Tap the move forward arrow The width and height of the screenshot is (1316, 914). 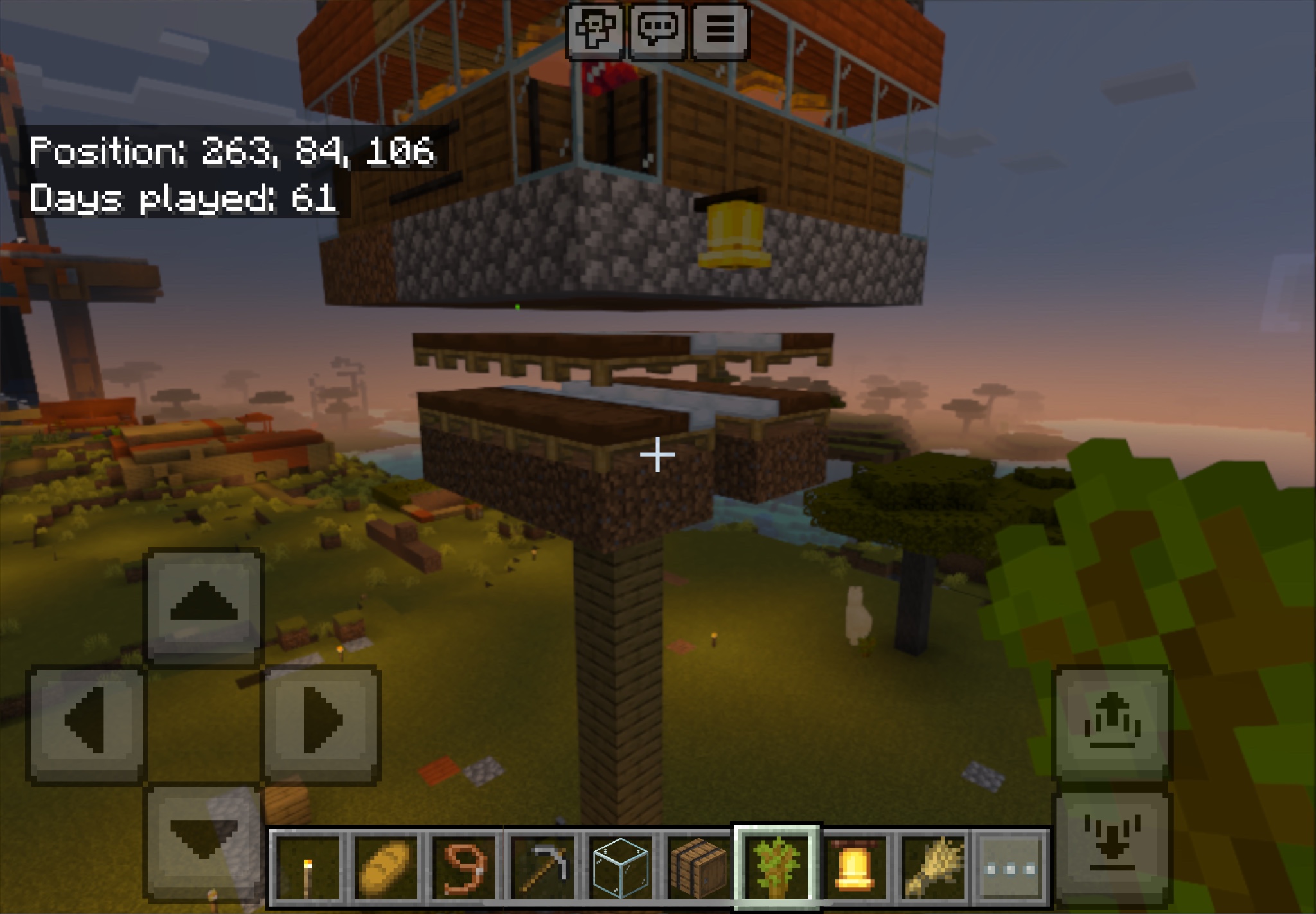point(204,605)
